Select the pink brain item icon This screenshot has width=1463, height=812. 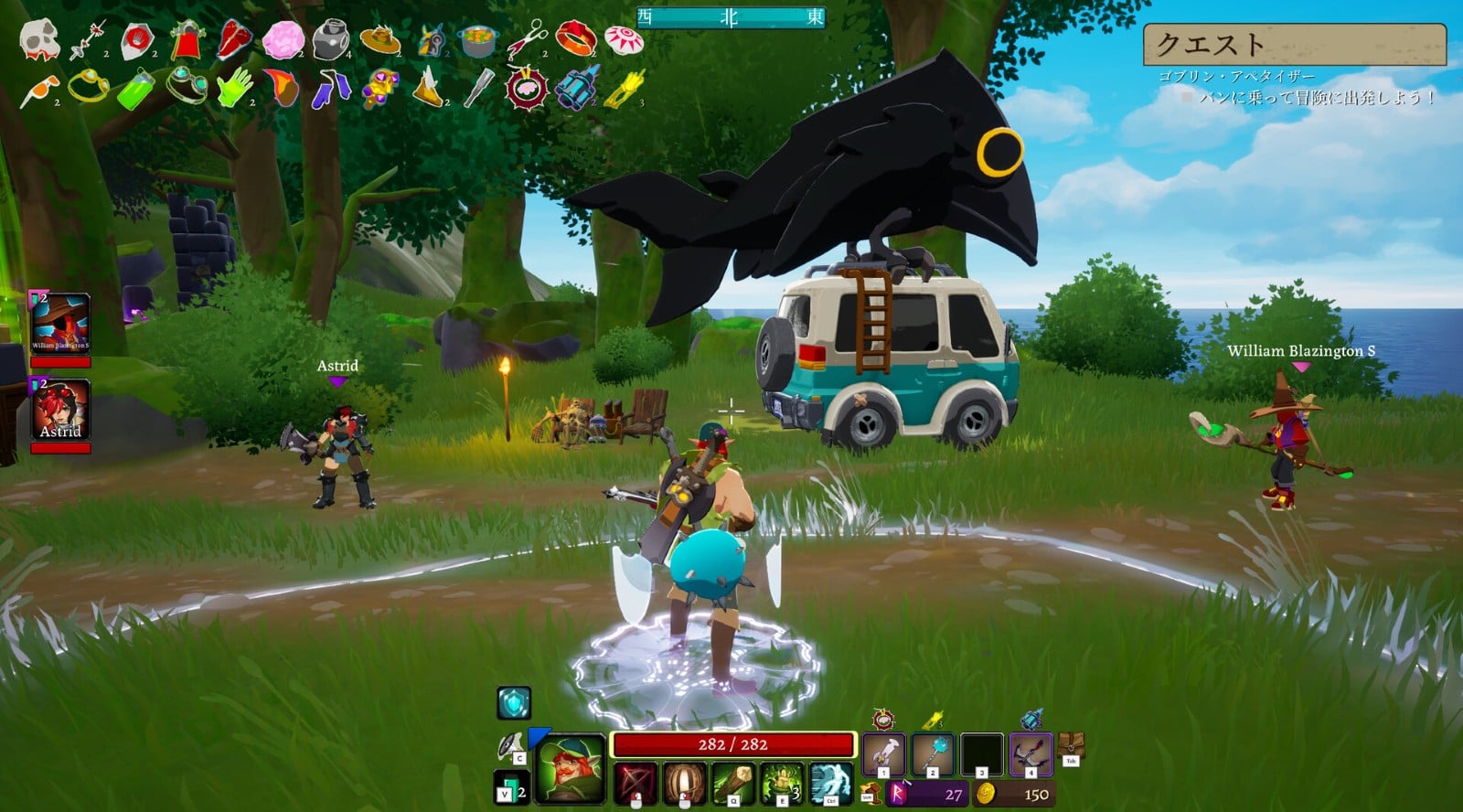click(283, 40)
